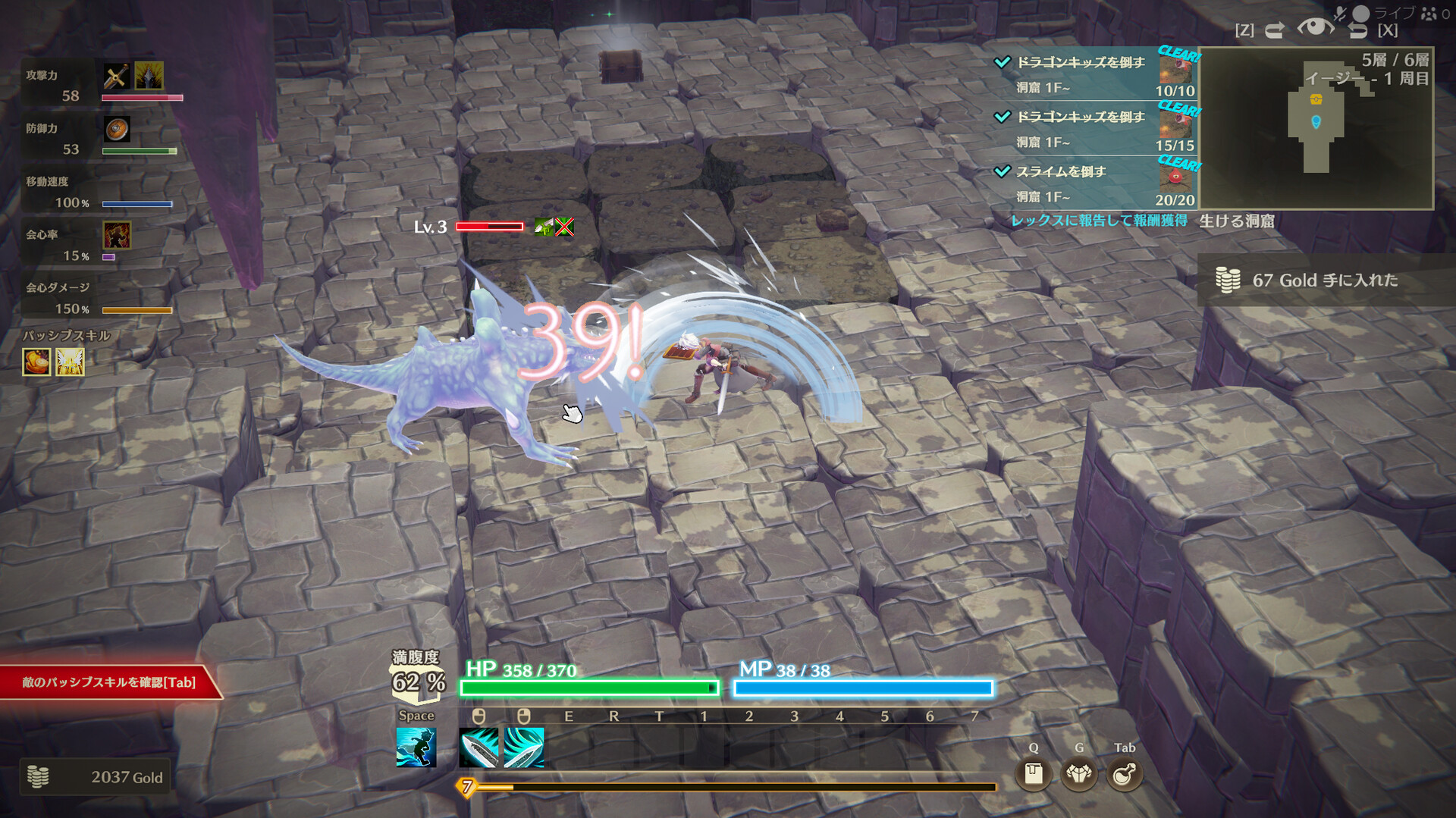Toggle the checkmark on スライムを倒す quest
Screen dimensions: 1456x818
coord(1005,172)
